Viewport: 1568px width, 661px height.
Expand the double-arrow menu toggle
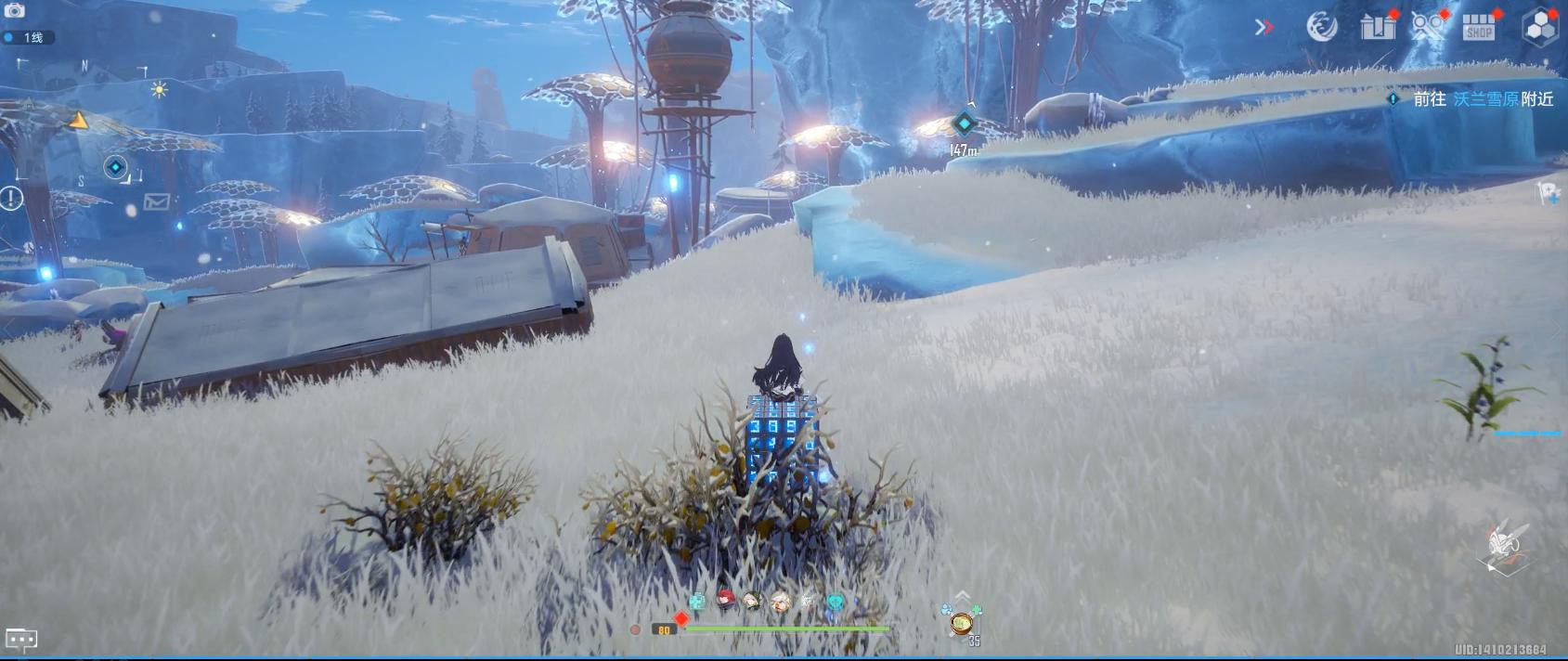click(1263, 27)
